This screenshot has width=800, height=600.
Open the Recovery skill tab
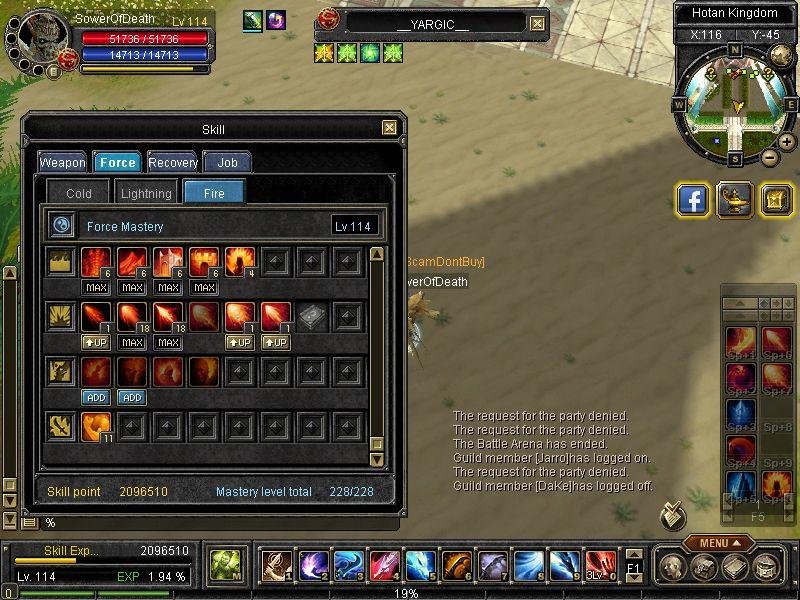[173, 162]
